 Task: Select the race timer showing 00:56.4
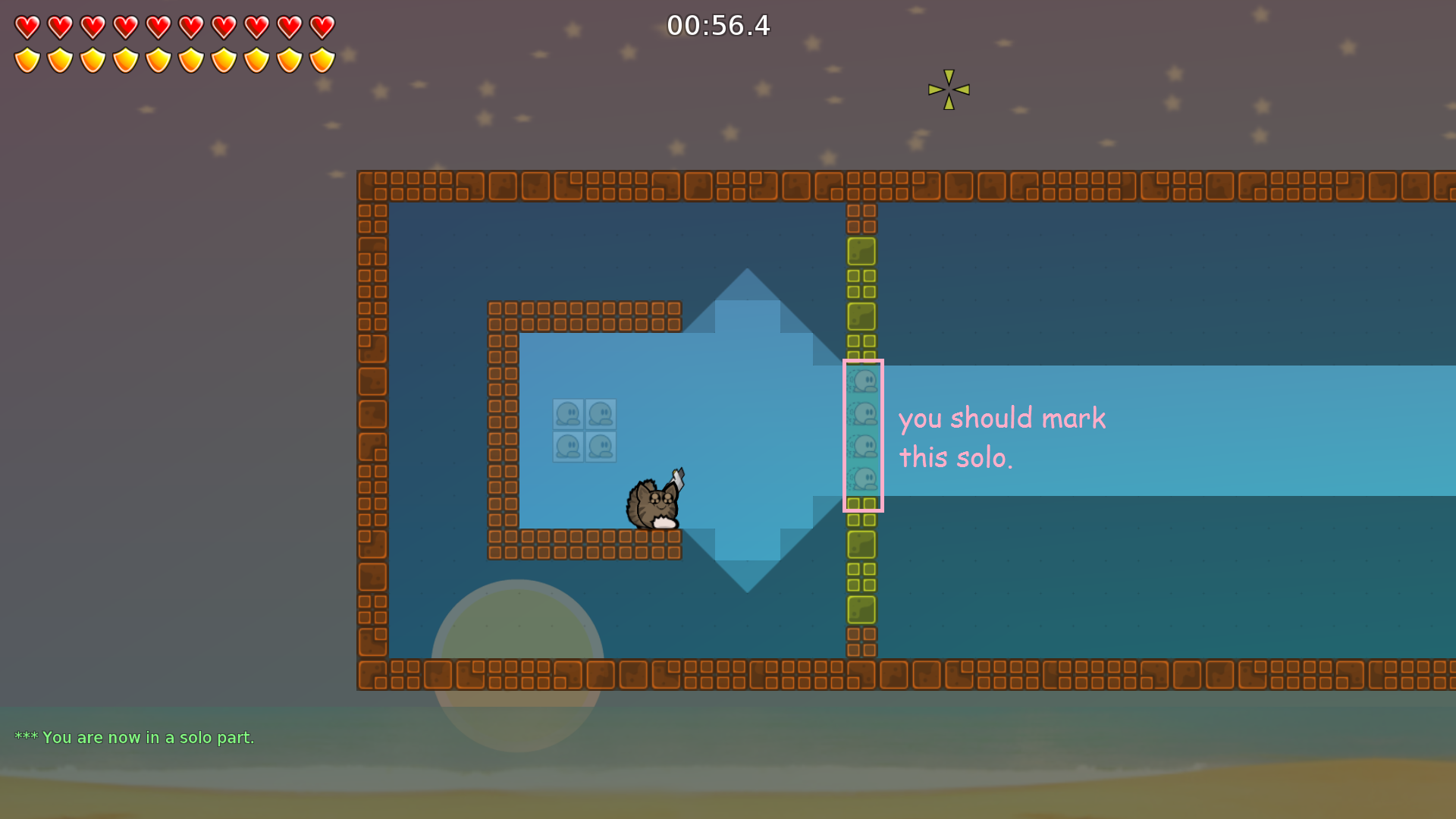coord(718,26)
